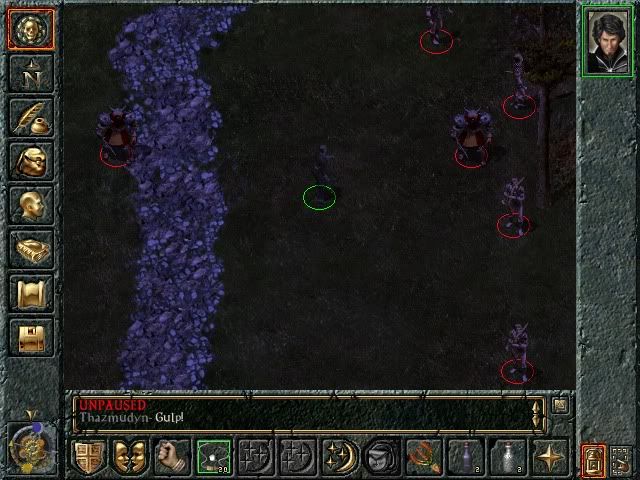Use the pale grey flask quick slot
640x480 pixels.
[x=508, y=457]
